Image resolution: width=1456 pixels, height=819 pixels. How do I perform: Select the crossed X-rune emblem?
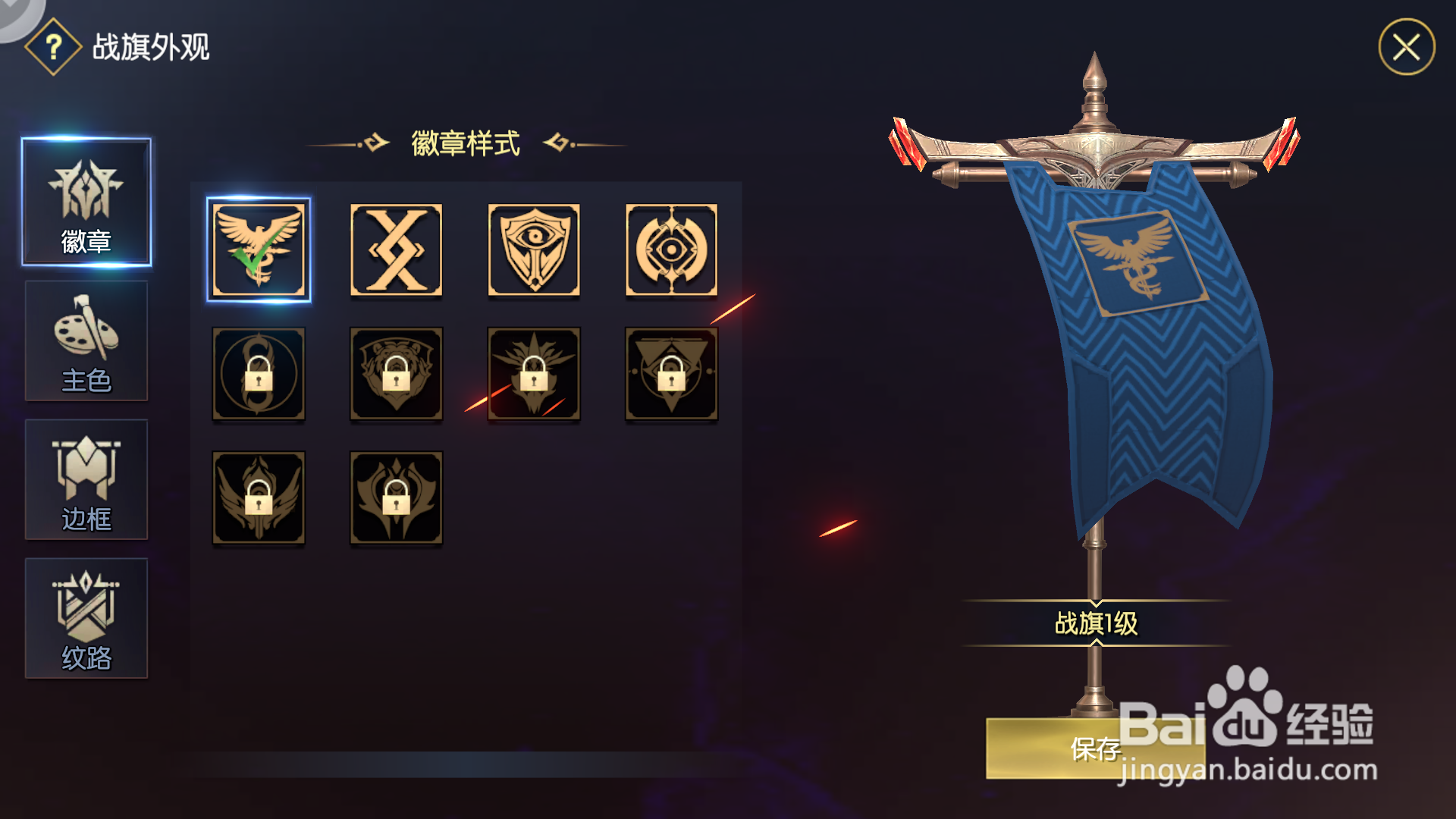click(396, 250)
